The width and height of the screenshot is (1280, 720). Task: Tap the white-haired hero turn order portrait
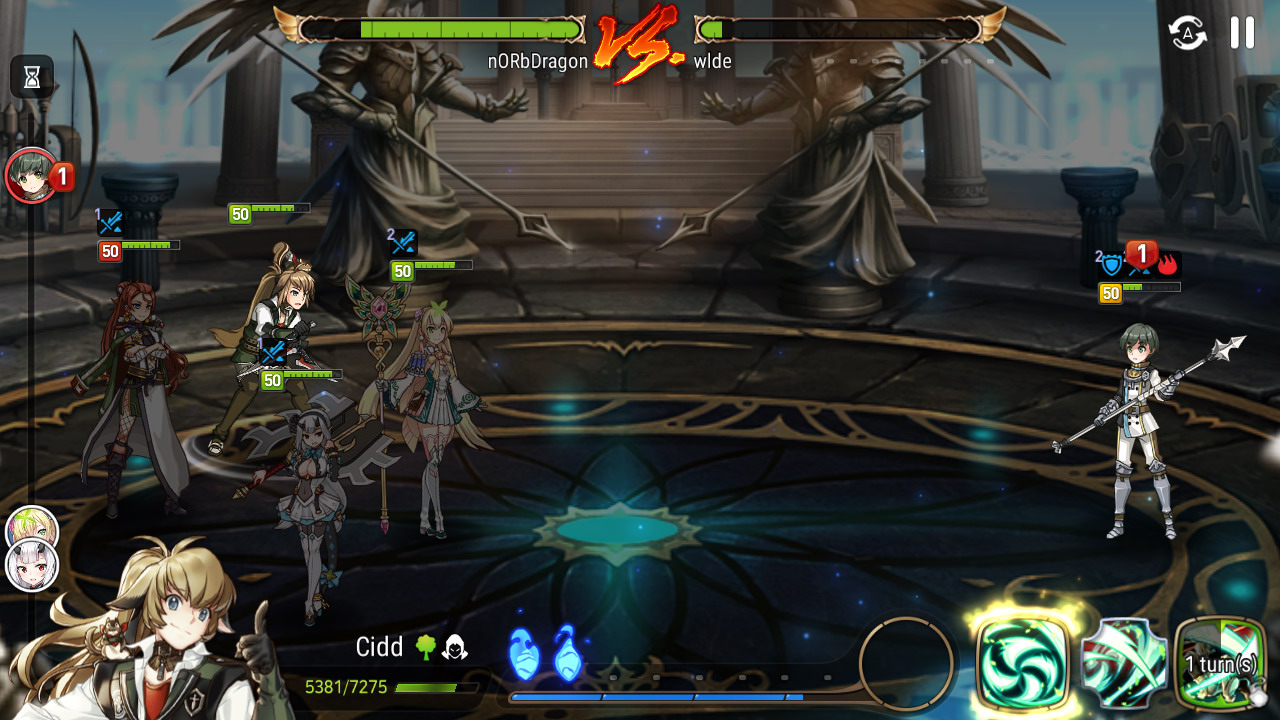32,566
